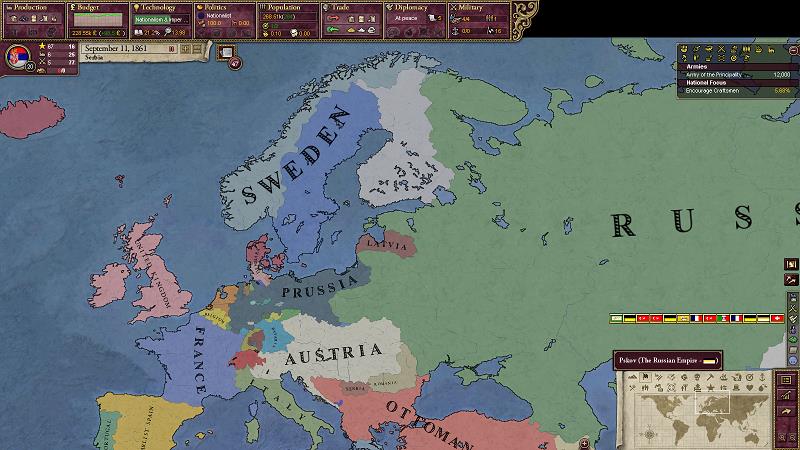Open the Military panel
Image resolution: width=800 pixels, height=450 pixels.
click(479, 18)
